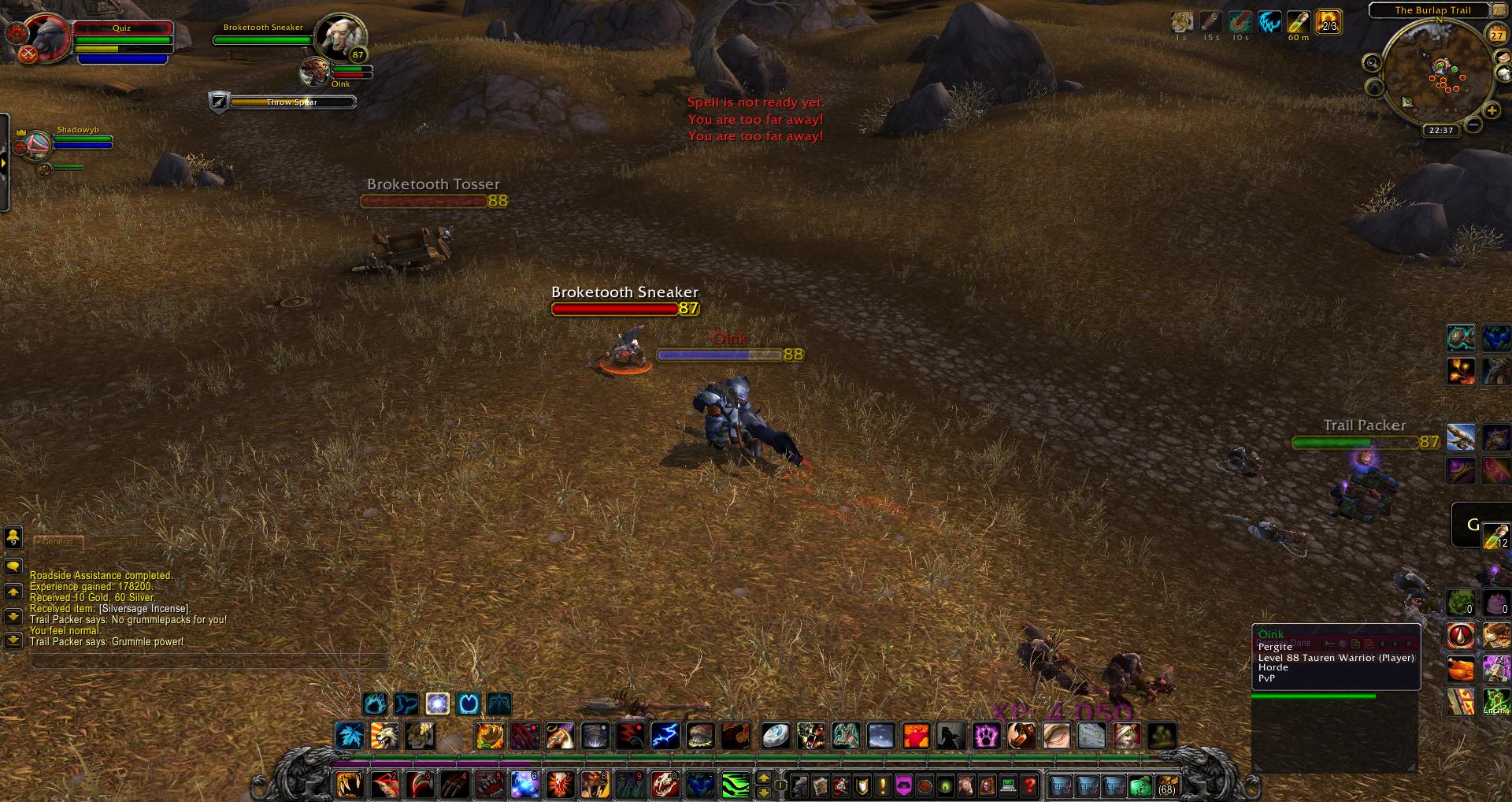Viewport: 1512px width, 802px height.
Task: Select the 2/3 stacked buff icon
Action: [x=1329, y=22]
